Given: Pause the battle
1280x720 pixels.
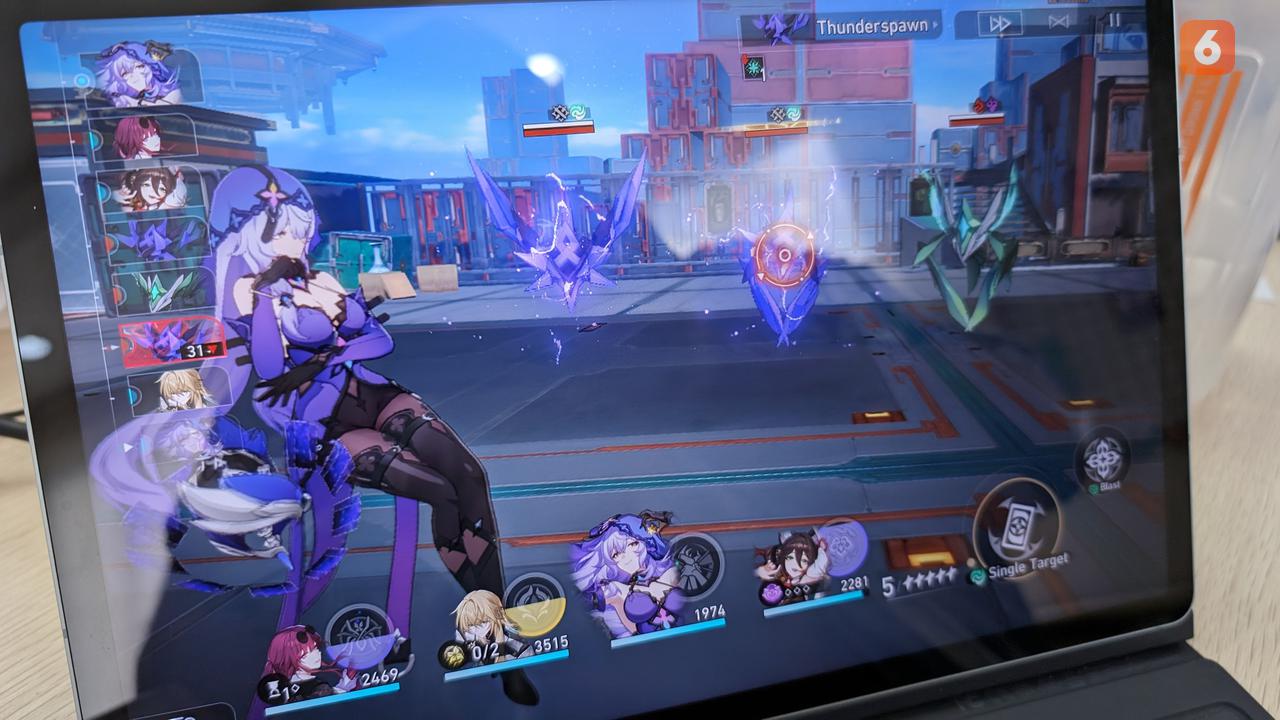Looking at the screenshot, I should pyautogui.click(x=1115, y=20).
